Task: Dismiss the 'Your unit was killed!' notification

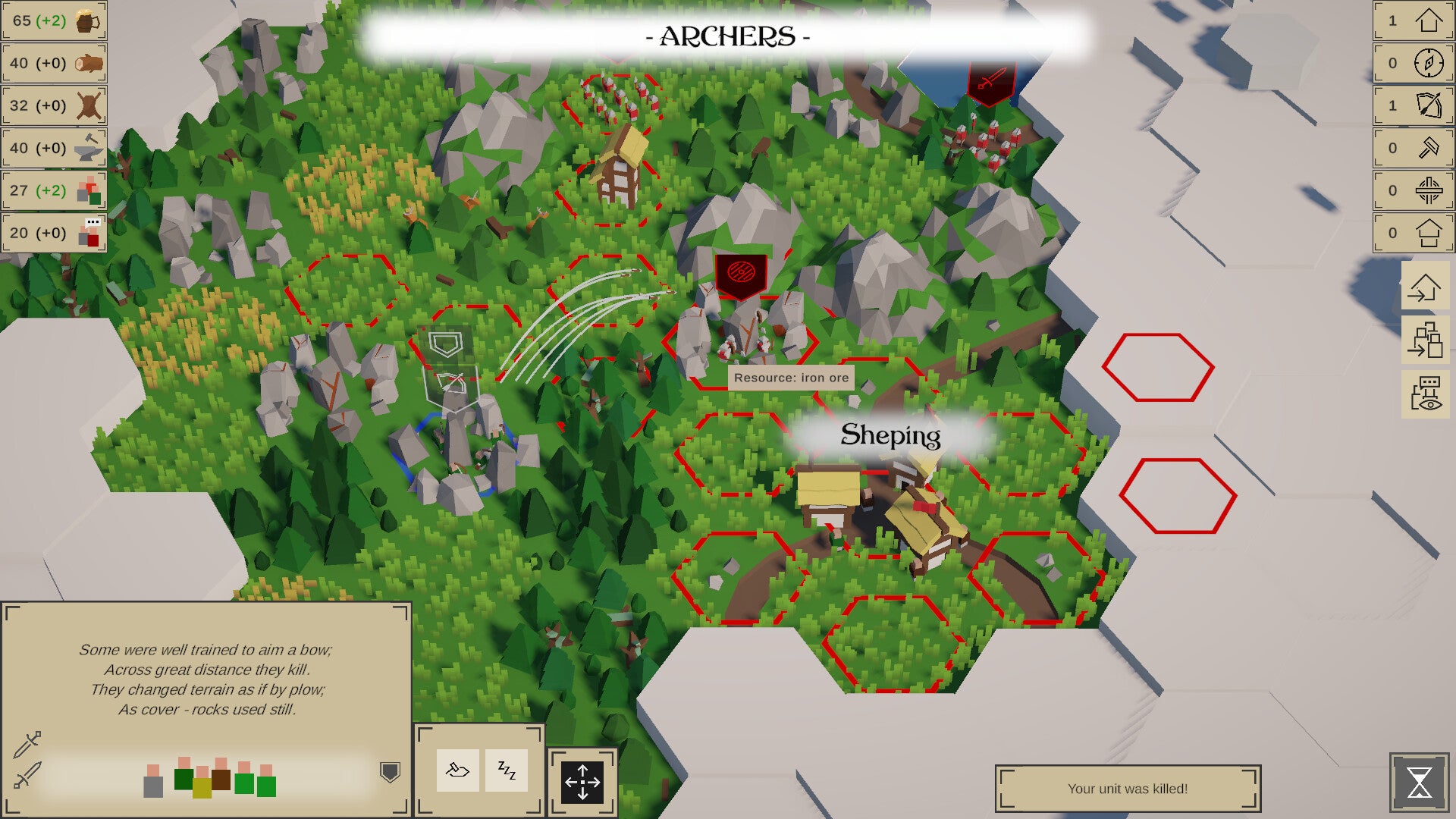Action: [x=1128, y=789]
